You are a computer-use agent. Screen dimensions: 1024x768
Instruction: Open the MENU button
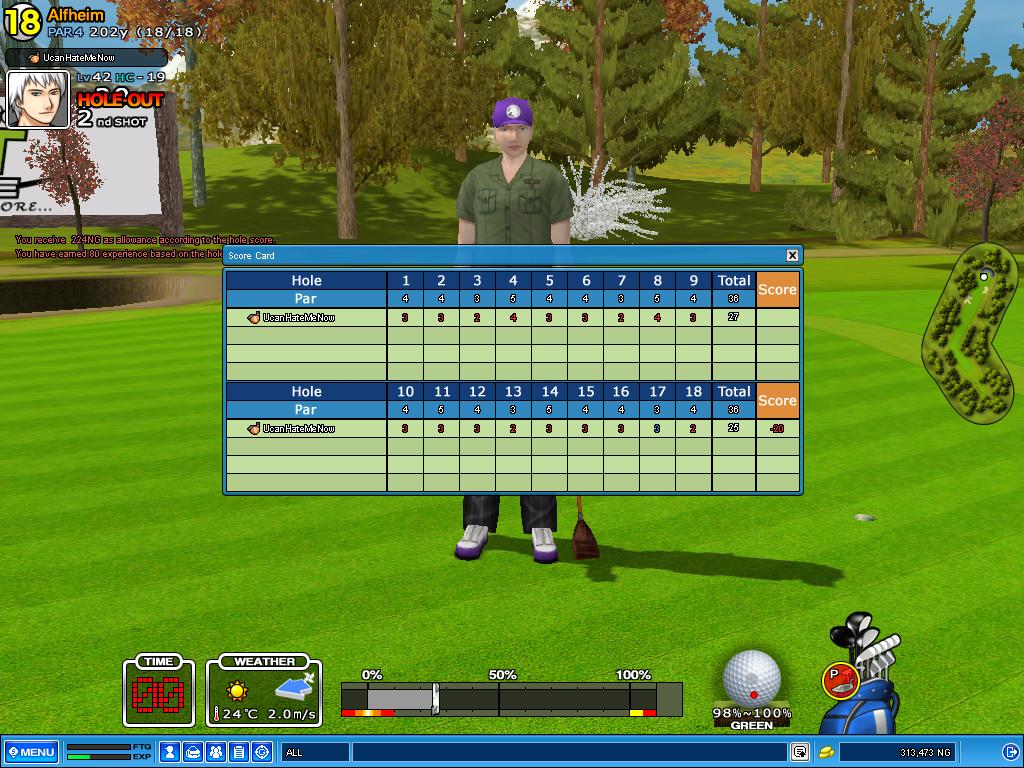click(x=31, y=752)
